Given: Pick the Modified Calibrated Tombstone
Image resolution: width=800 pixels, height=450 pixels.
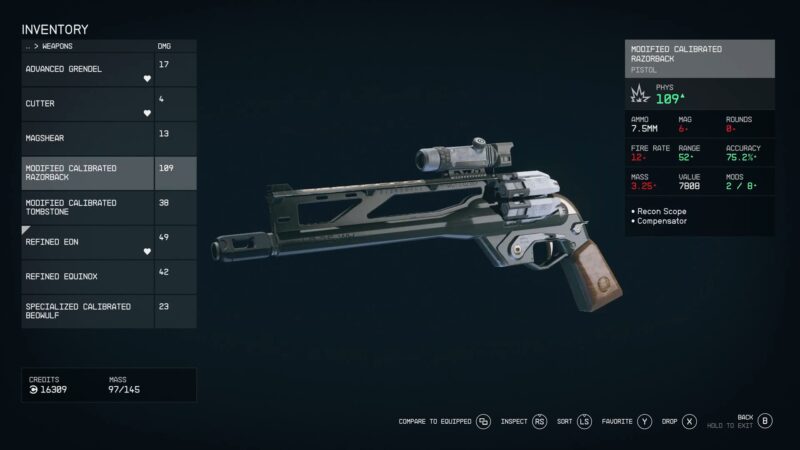Looking at the screenshot, I should (88, 207).
